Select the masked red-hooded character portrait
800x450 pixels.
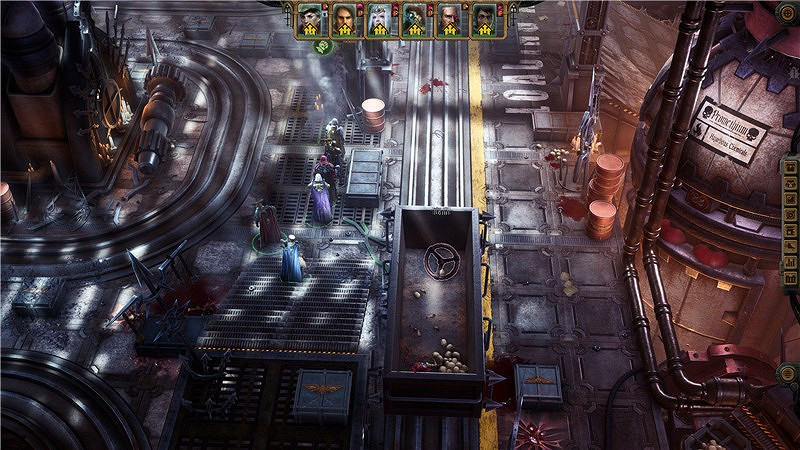tap(415, 19)
